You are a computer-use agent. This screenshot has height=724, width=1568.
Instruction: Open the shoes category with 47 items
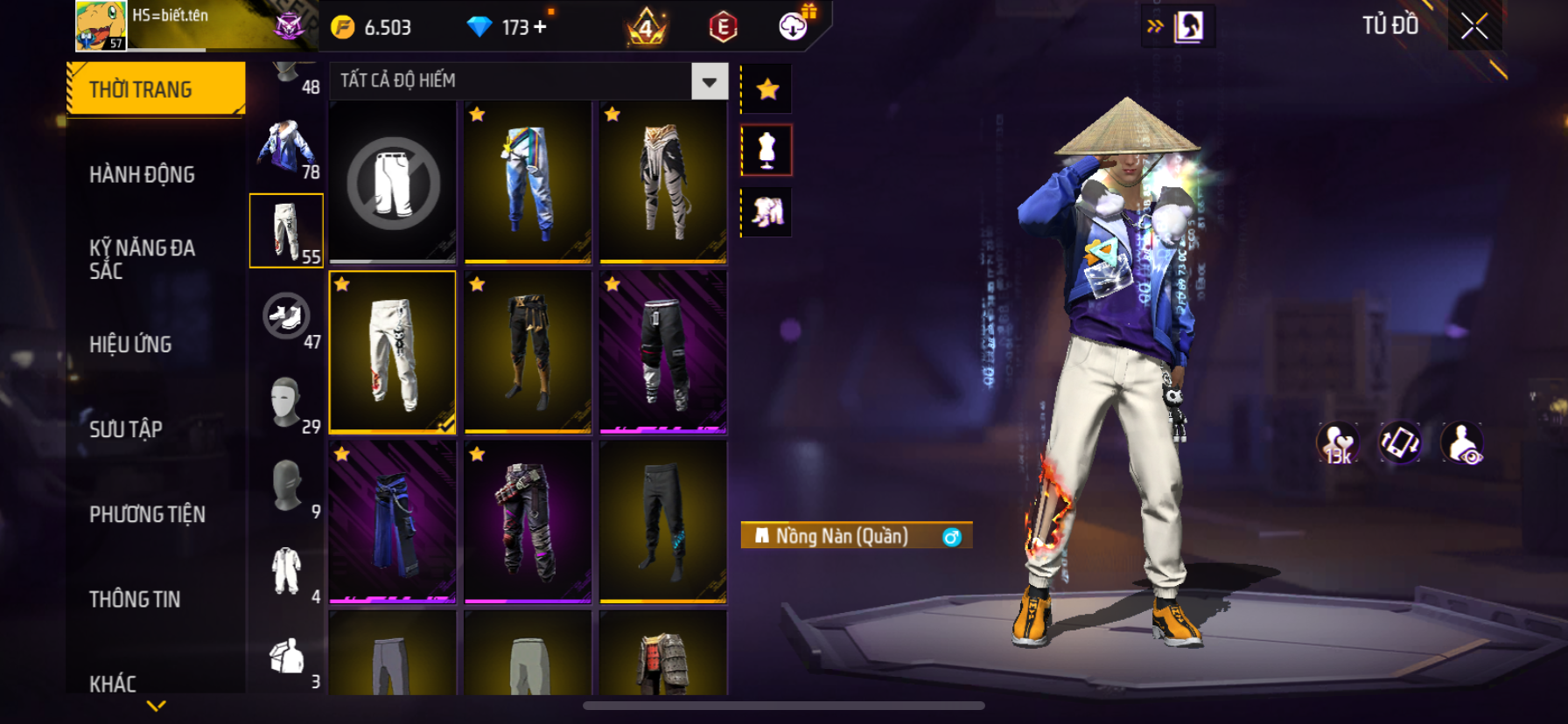point(287,317)
